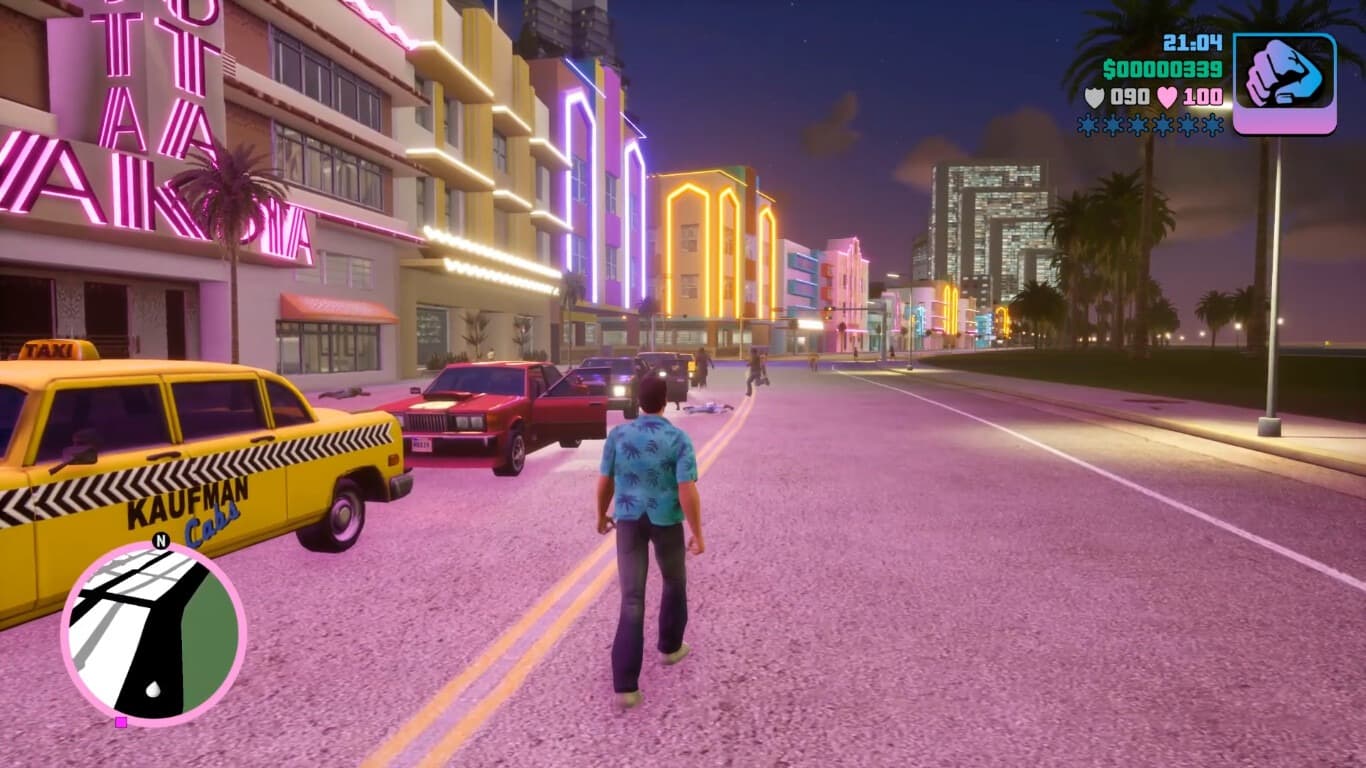Click the pink heart health icon
1366x768 pixels.
(1165, 96)
